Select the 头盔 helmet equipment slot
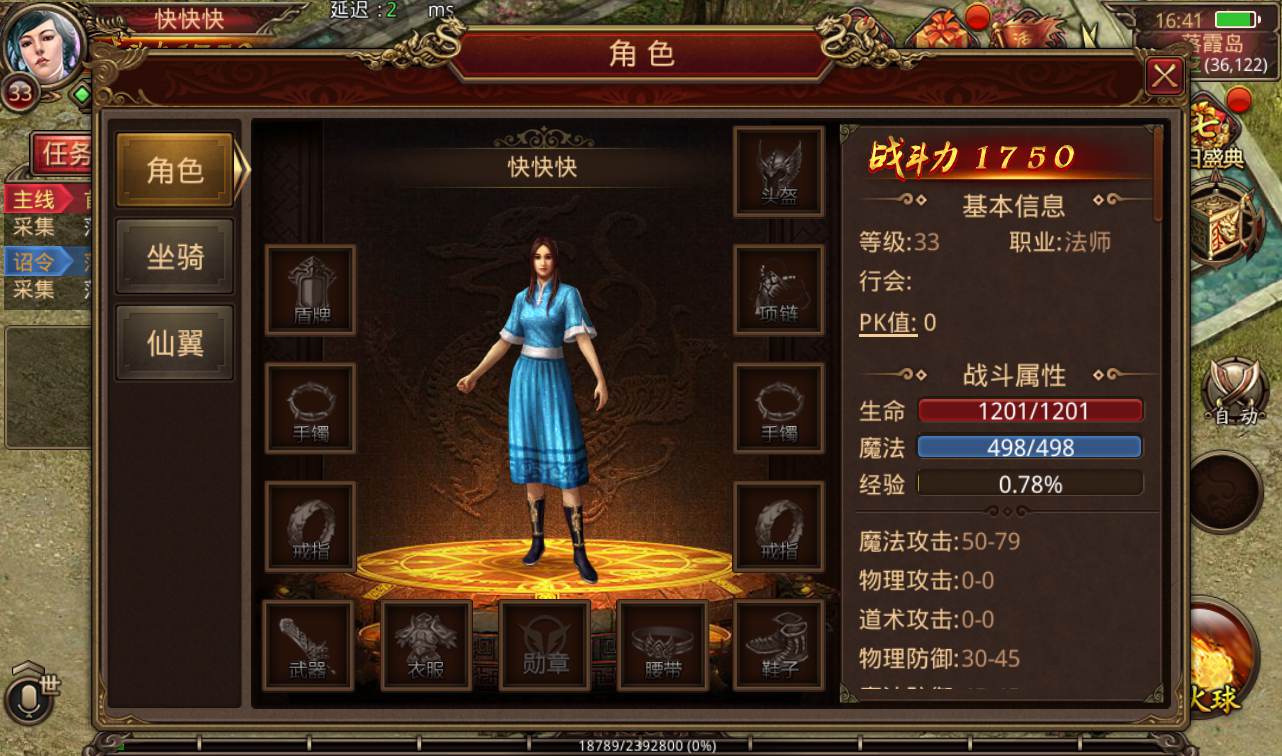Screen dimensions: 1282x756 pos(778,171)
